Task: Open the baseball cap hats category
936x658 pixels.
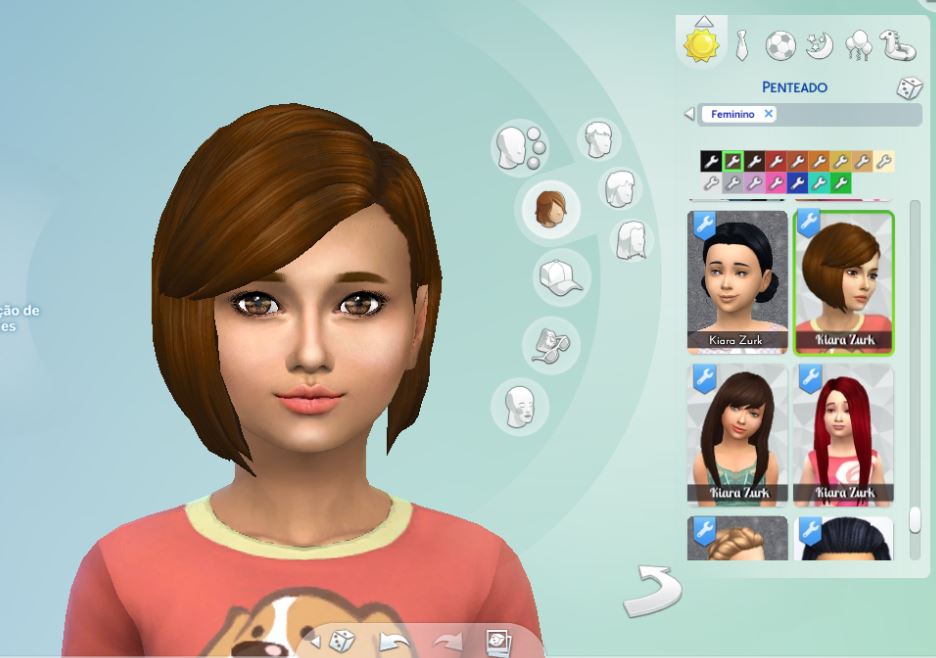Action: 559,277
